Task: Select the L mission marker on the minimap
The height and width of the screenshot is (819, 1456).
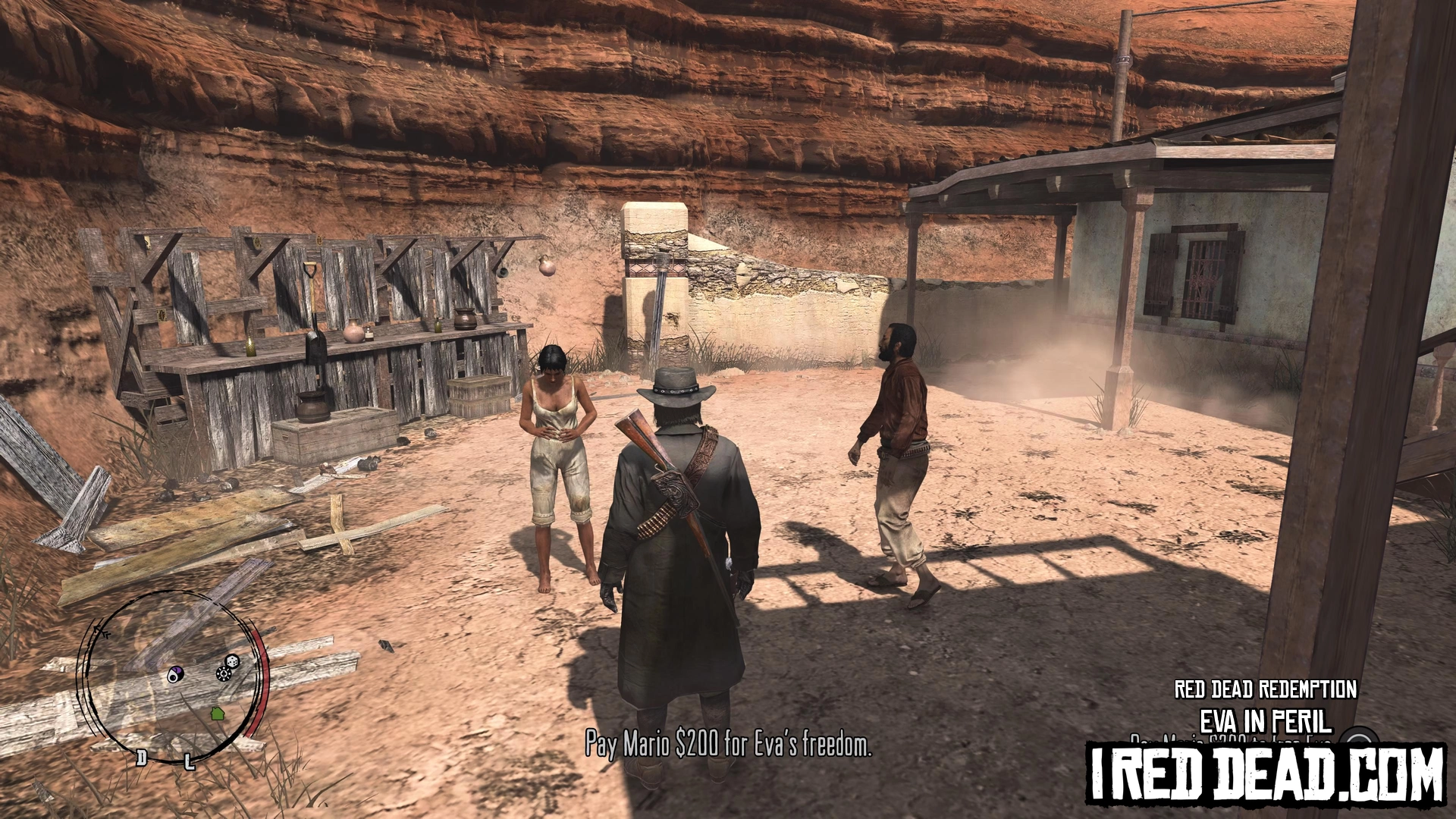Action: [x=190, y=761]
